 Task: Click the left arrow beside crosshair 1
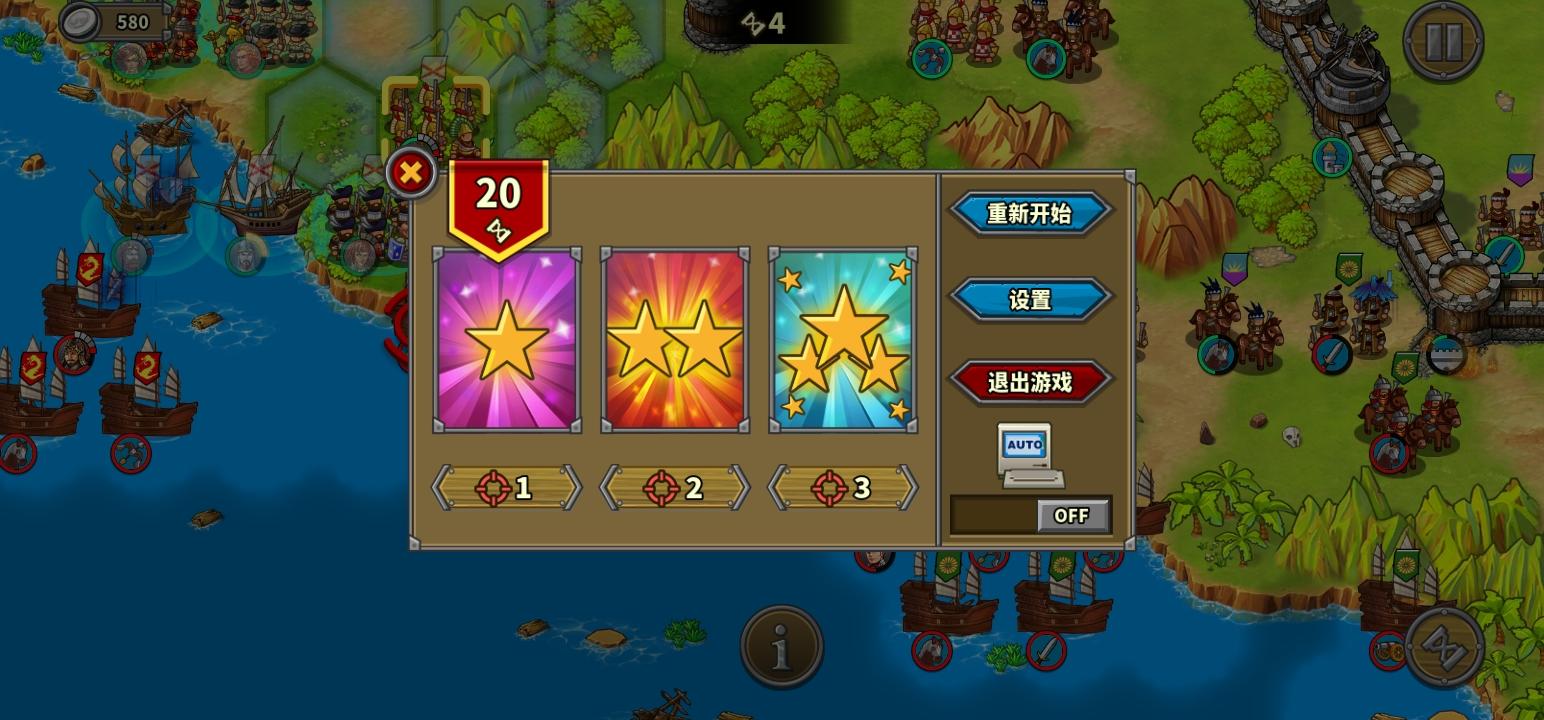click(440, 489)
